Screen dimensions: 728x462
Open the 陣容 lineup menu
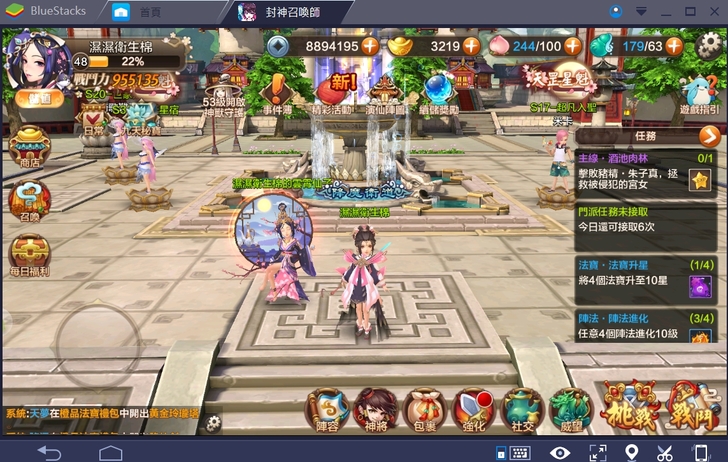(328, 409)
